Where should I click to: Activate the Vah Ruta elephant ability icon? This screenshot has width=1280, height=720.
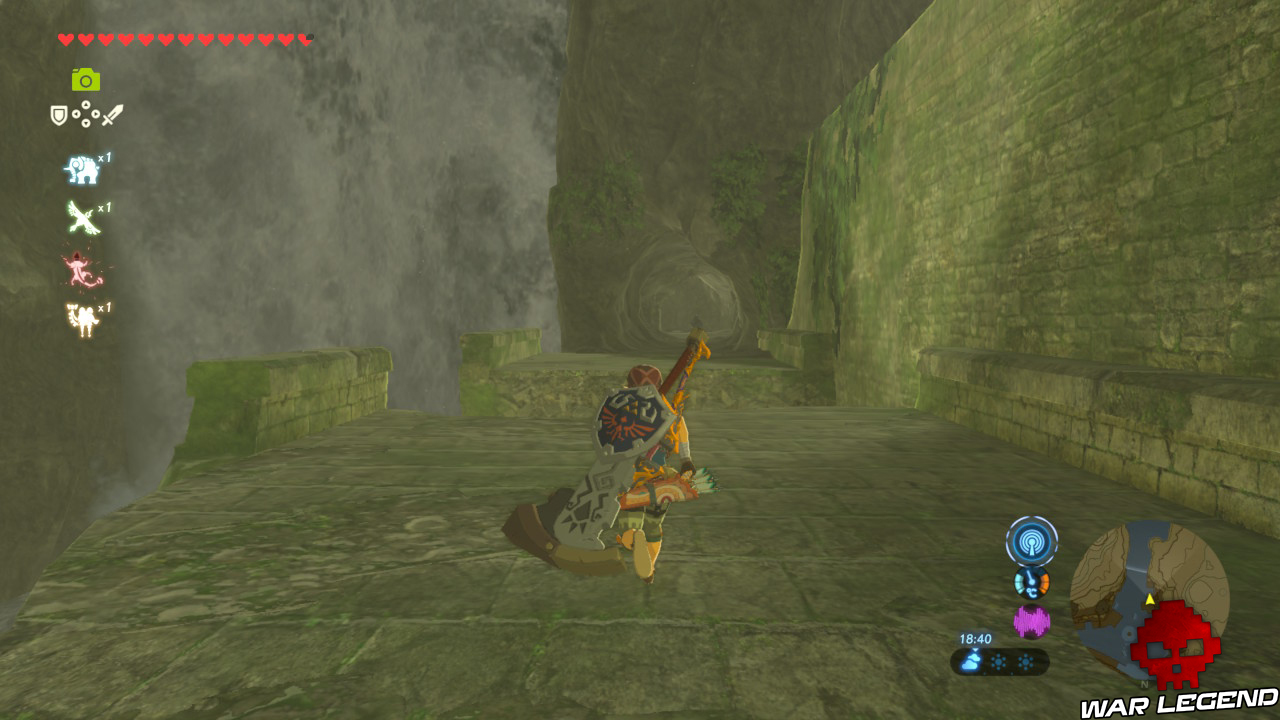[x=80, y=170]
